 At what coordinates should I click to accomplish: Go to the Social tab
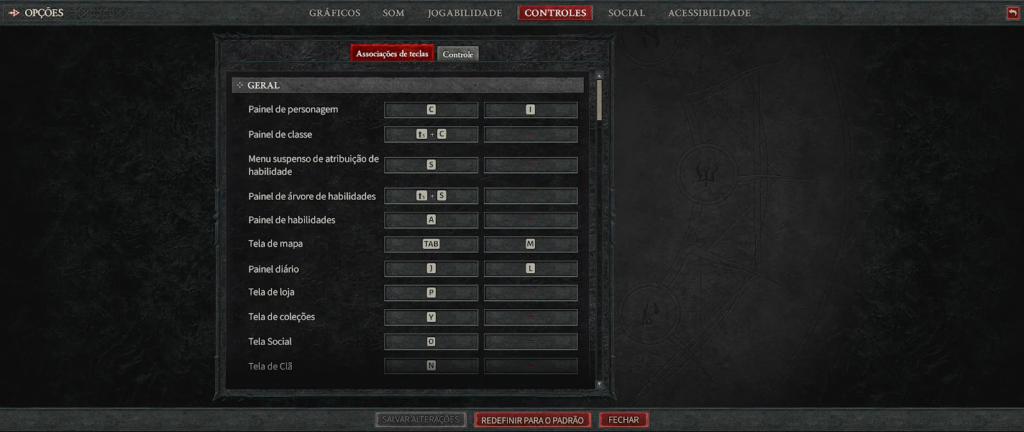[x=626, y=13]
